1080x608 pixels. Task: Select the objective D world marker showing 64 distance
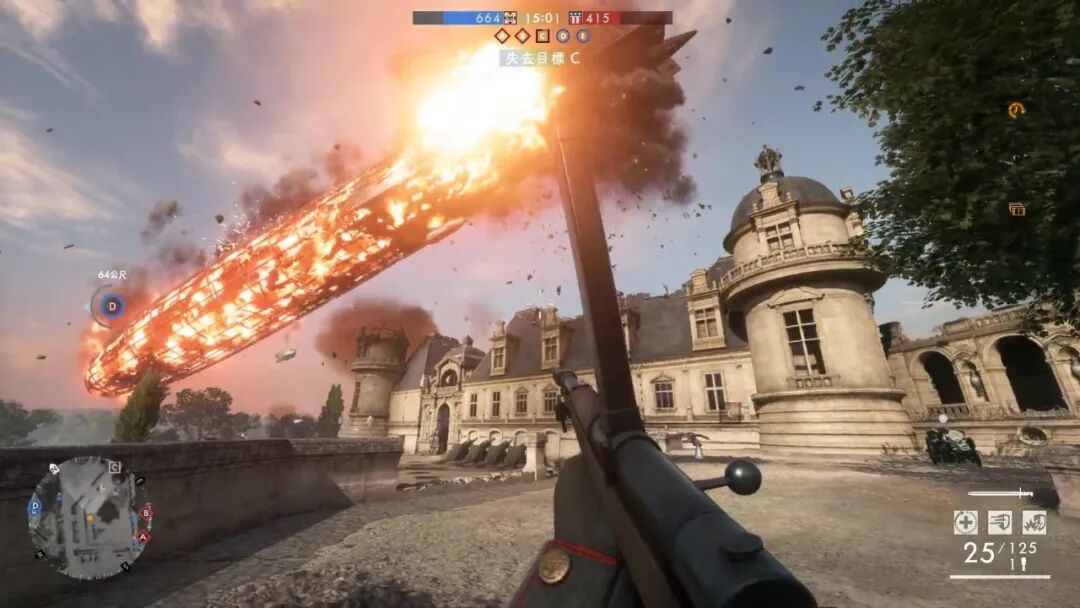[x=111, y=305]
